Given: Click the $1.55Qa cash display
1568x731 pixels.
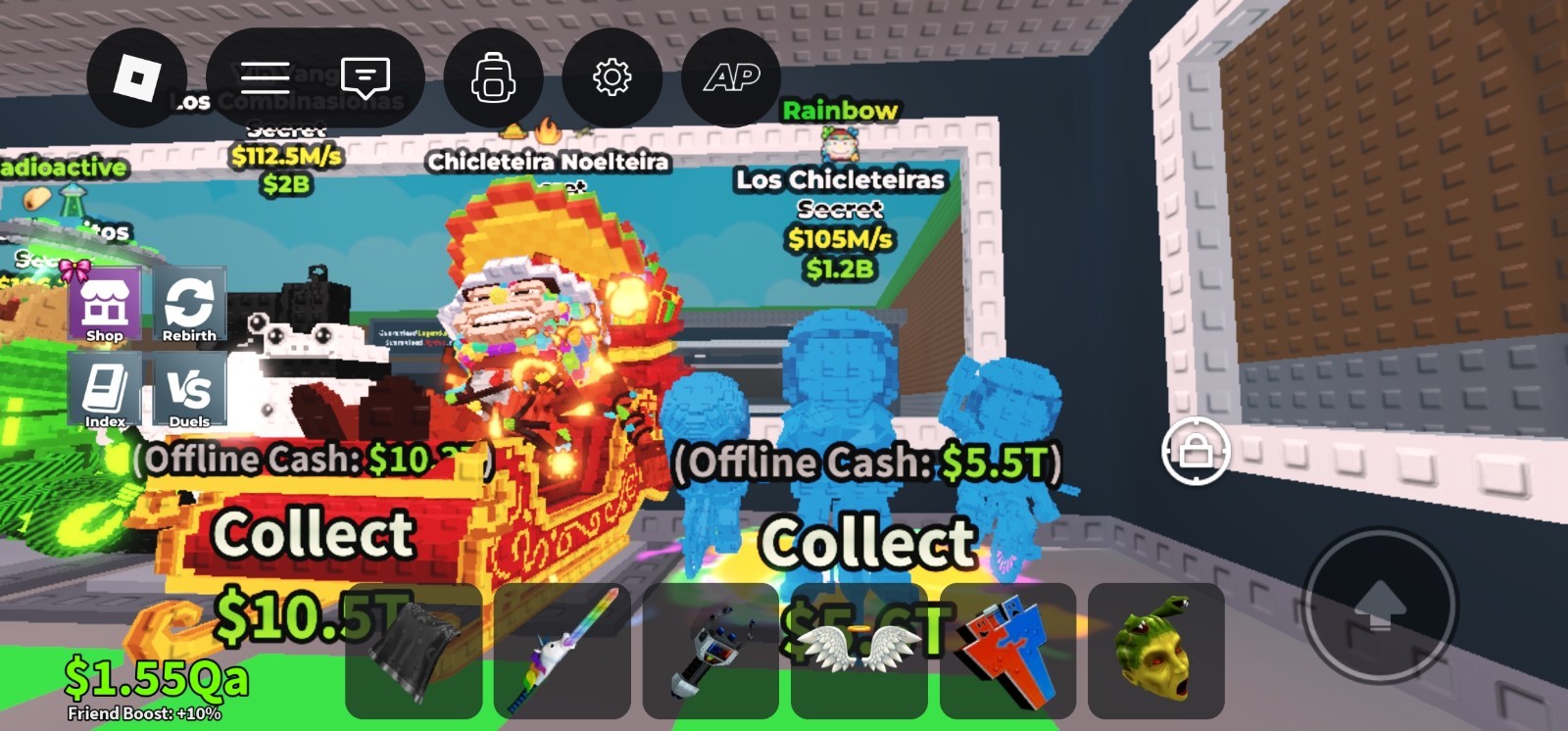Looking at the screenshot, I should [157, 674].
